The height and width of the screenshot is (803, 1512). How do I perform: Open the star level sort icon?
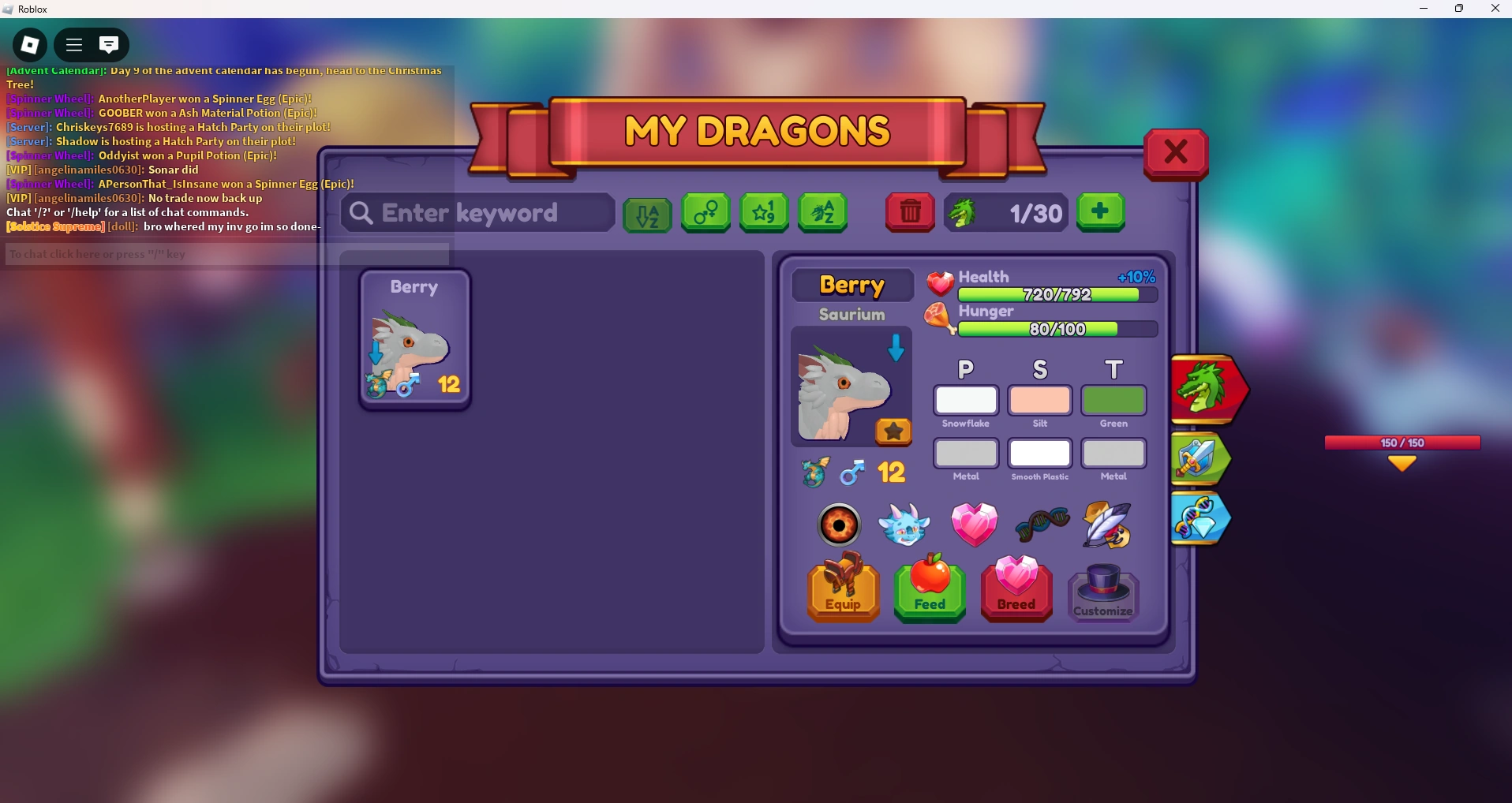click(x=764, y=213)
